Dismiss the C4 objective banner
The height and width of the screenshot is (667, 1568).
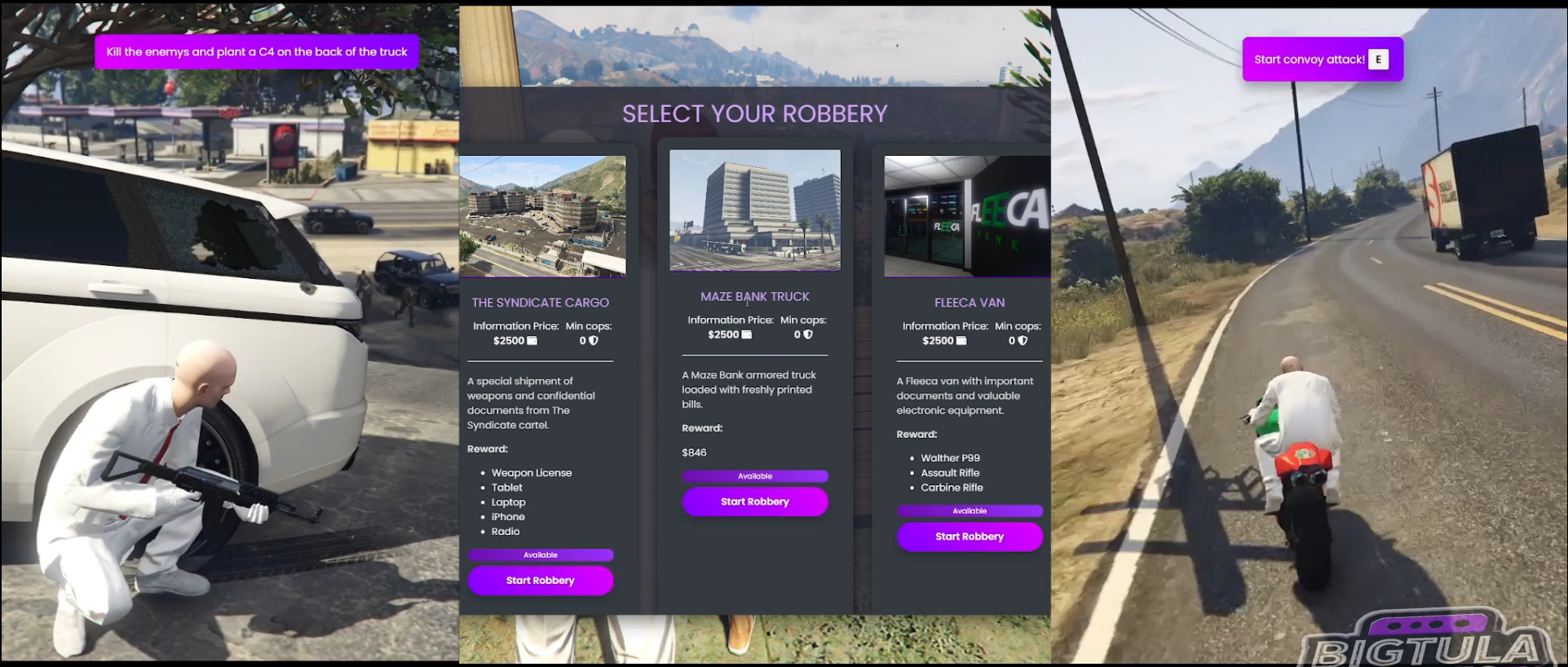click(x=256, y=51)
